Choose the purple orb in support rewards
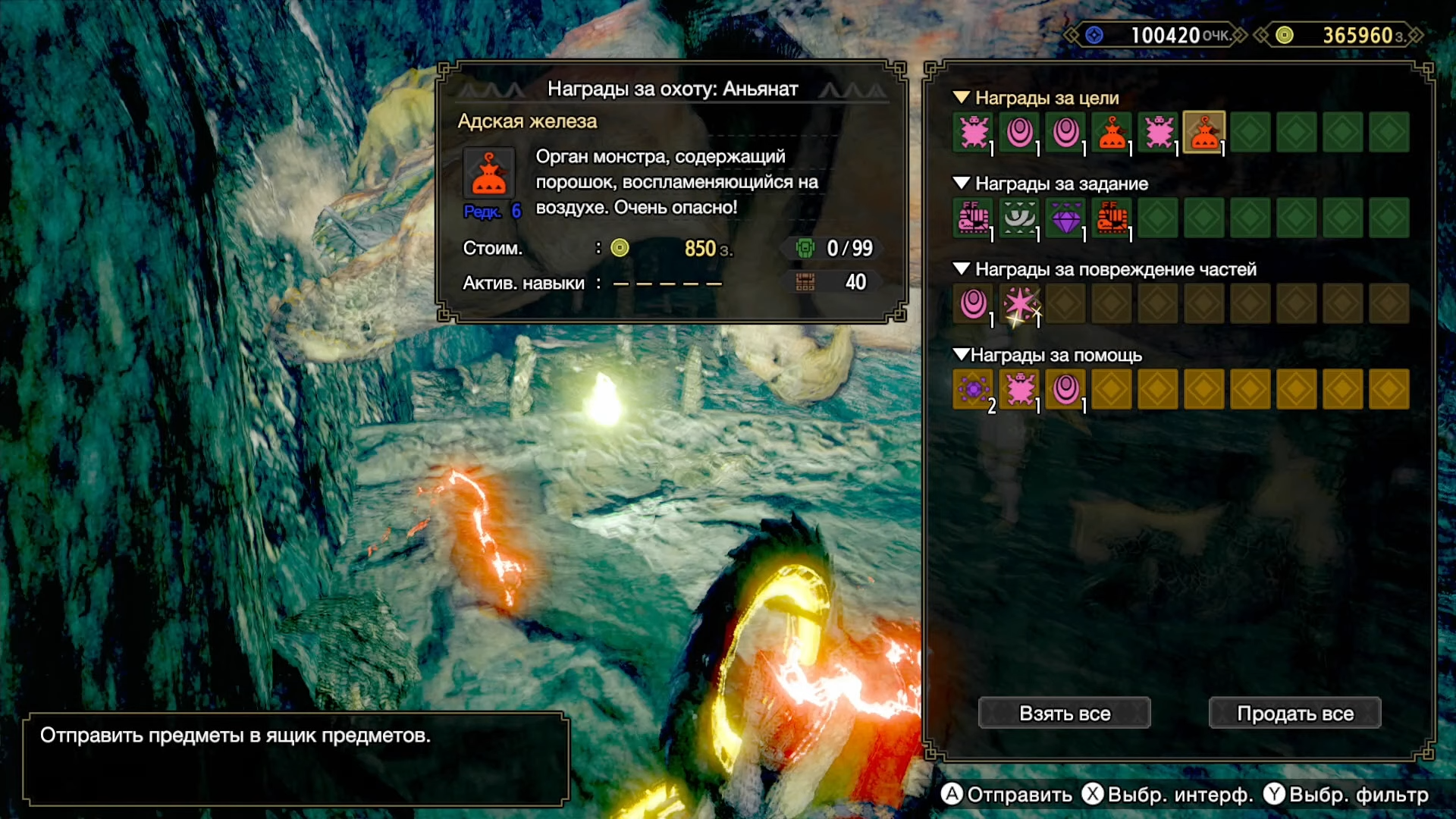The image size is (1456, 819). [x=973, y=390]
